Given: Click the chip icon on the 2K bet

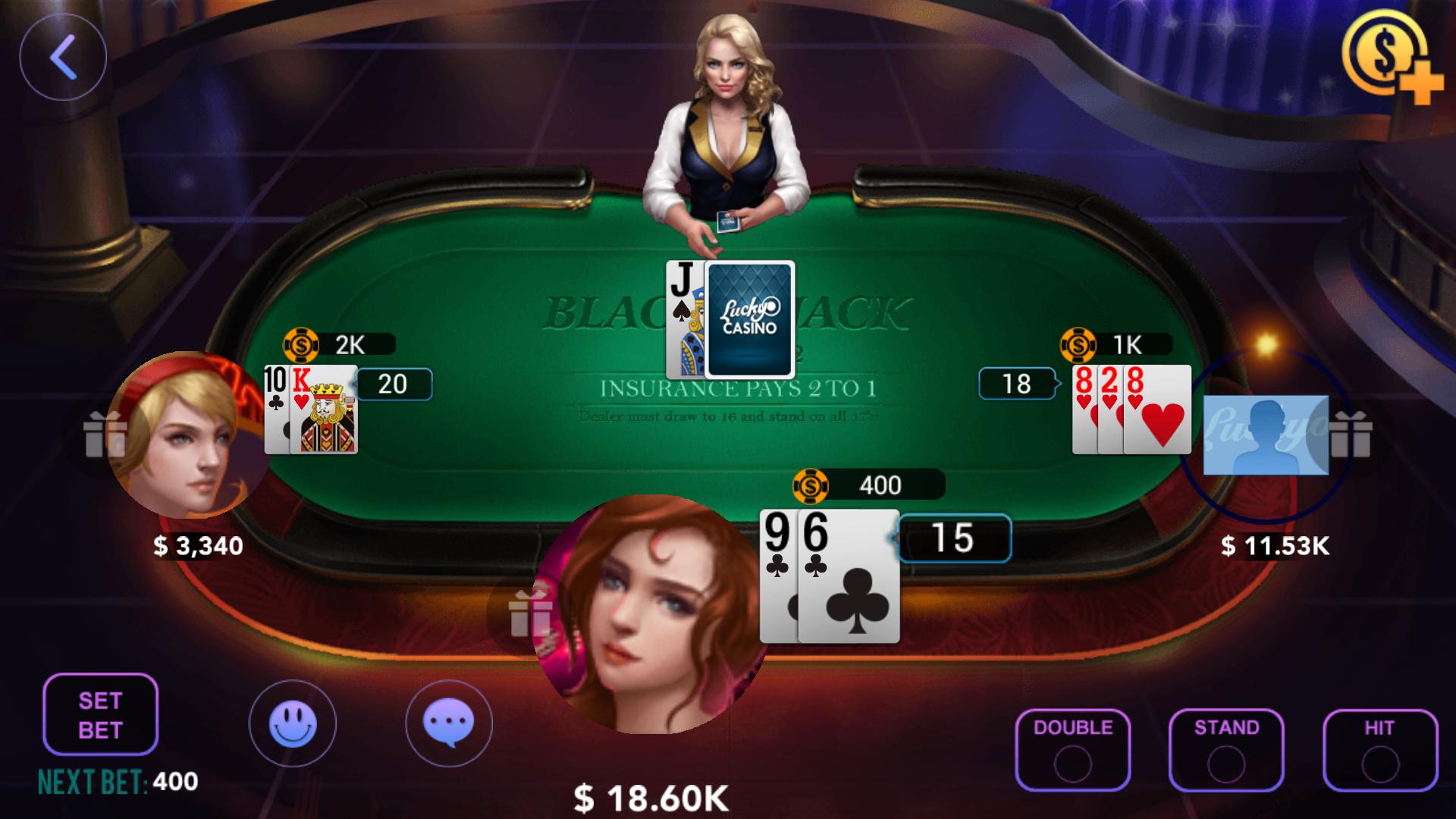Looking at the screenshot, I should click(300, 345).
